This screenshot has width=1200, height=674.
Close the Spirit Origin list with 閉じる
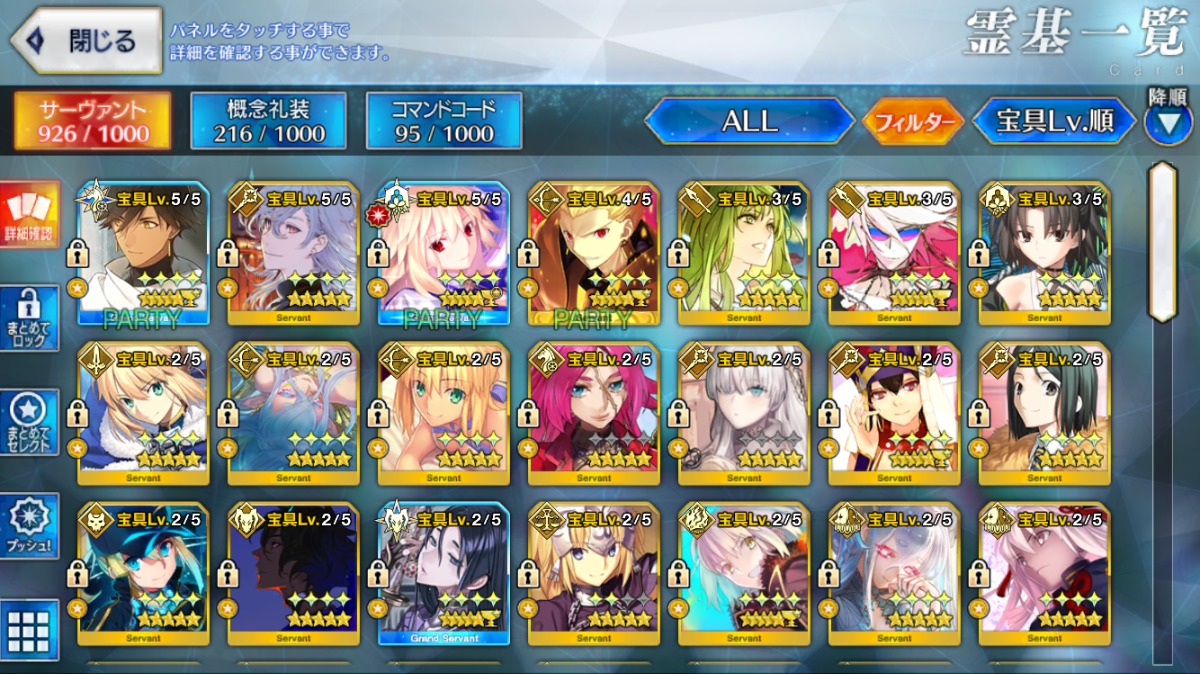pos(86,41)
